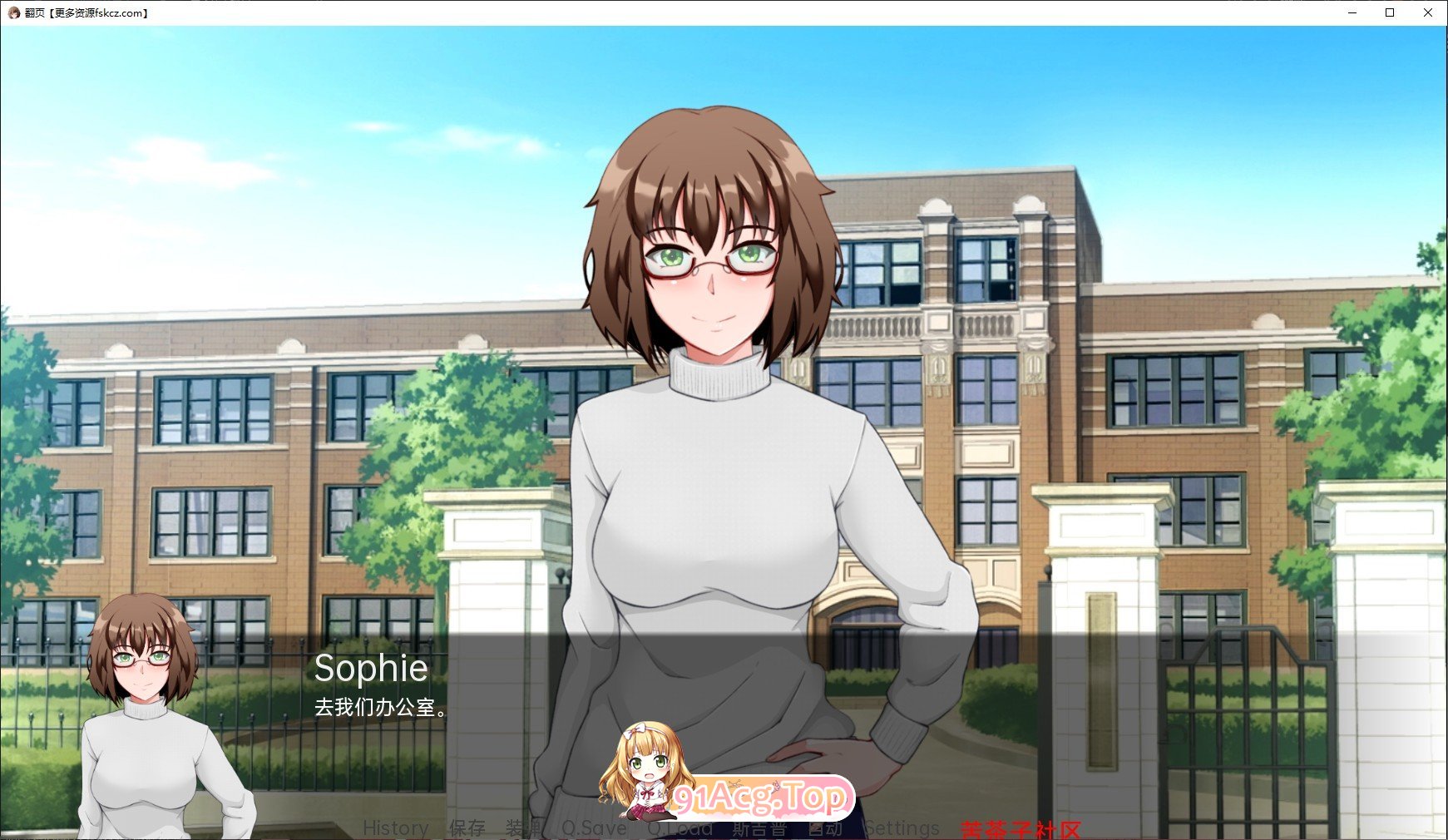Click the 保存 save button
This screenshot has width=1448, height=840.
[x=467, y=828]
